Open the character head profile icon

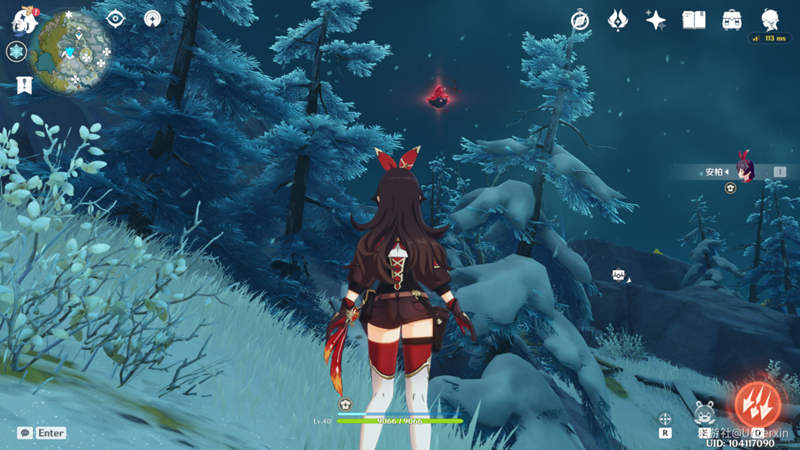coord(770,20)
